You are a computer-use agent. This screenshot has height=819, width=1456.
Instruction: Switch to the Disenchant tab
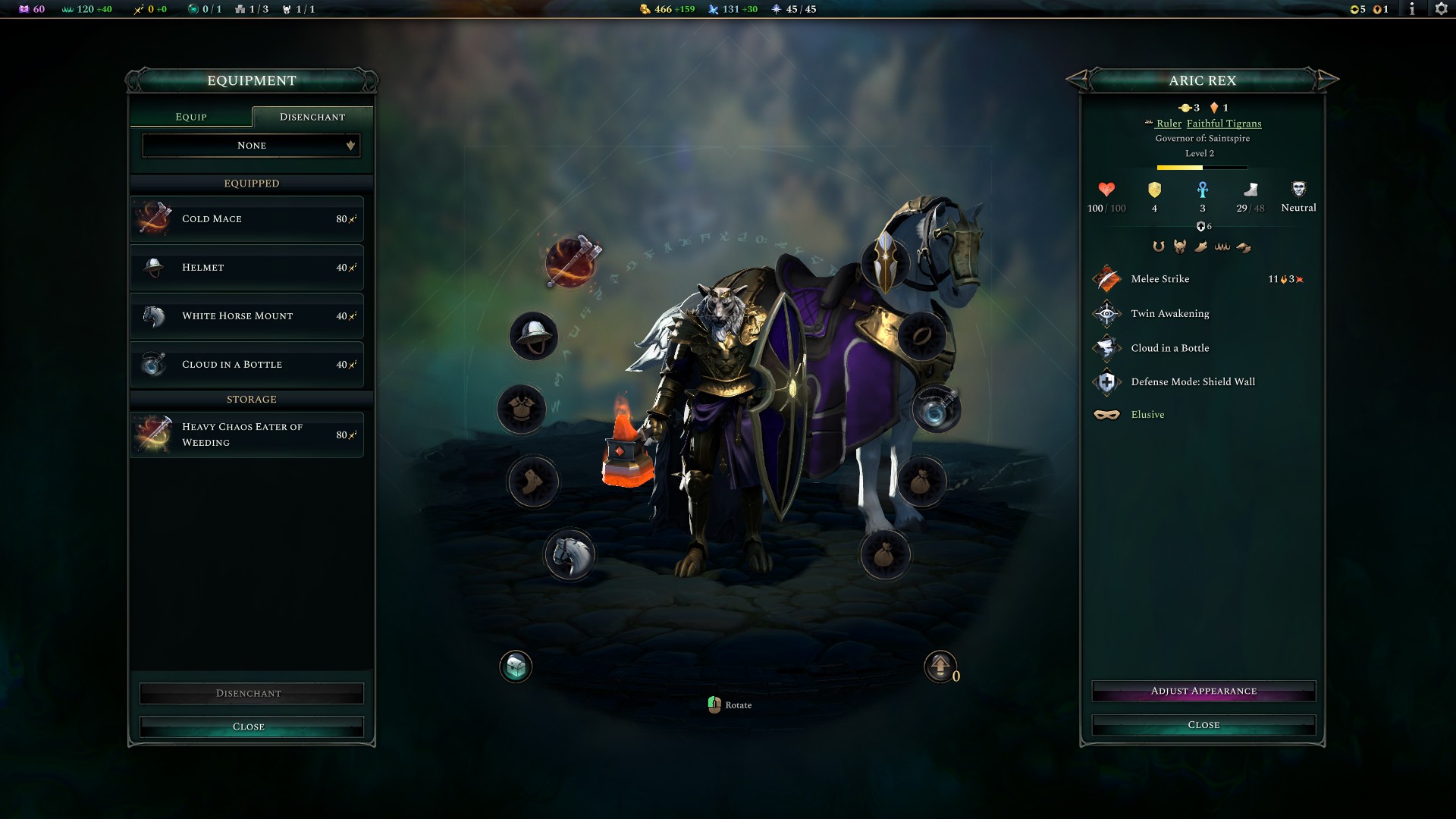pyautogui.click(x=312, y=116)
